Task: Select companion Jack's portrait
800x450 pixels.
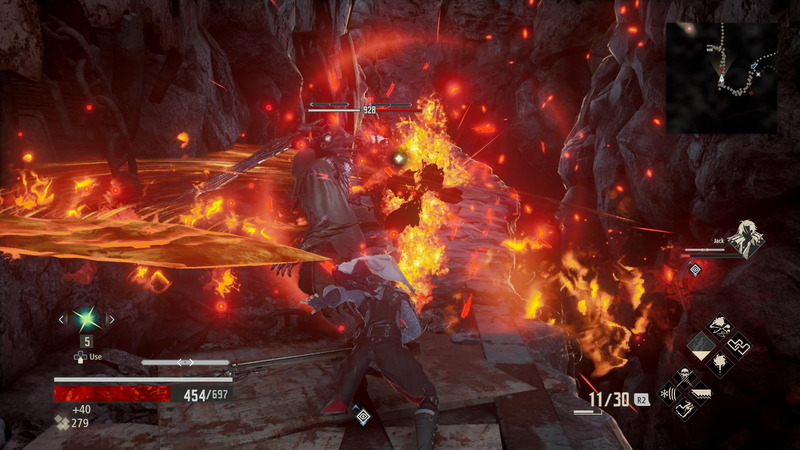Action: pos(745,240)
